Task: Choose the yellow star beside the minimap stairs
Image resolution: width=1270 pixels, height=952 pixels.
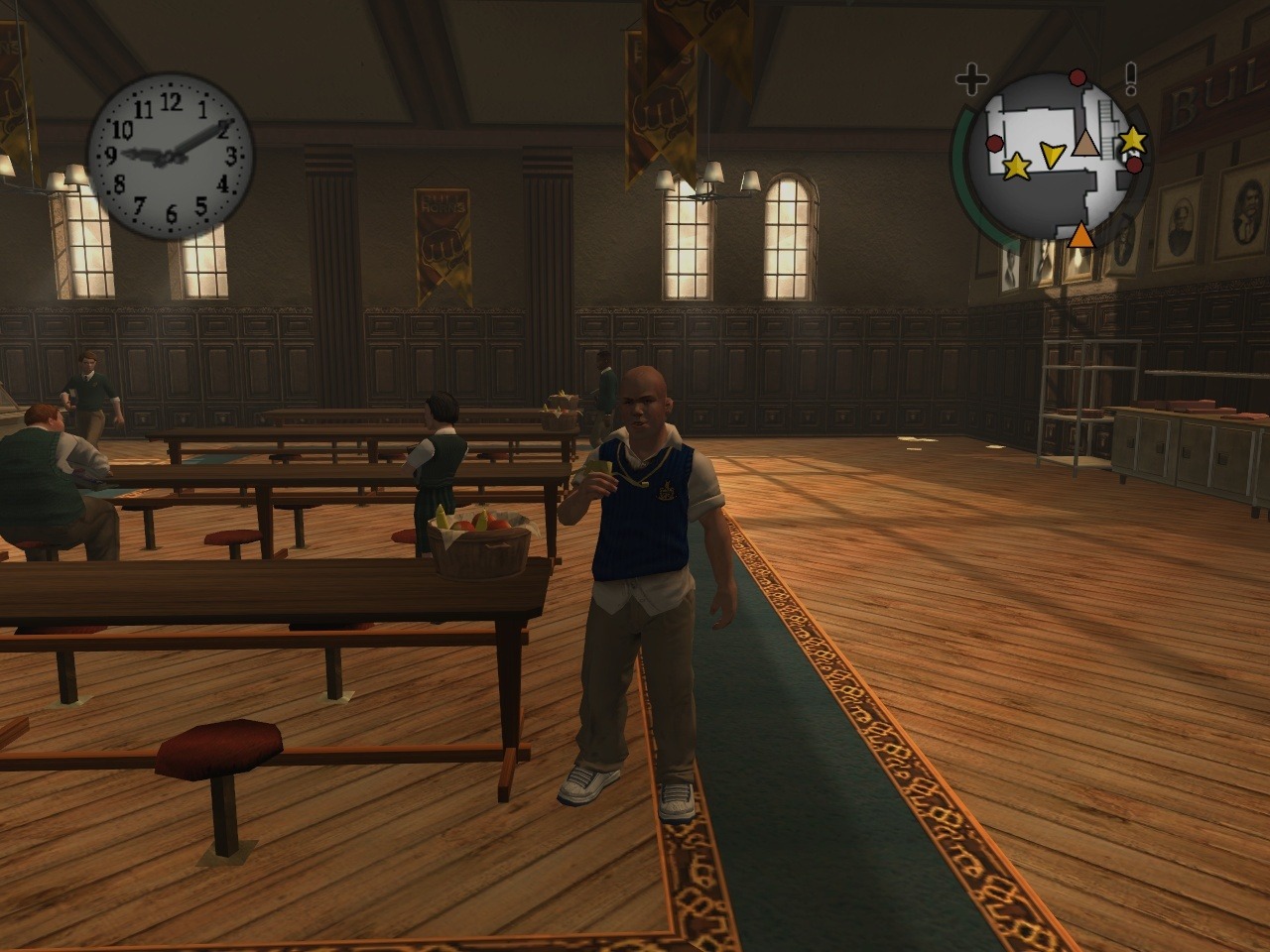Action: [x=1132, y=140]
